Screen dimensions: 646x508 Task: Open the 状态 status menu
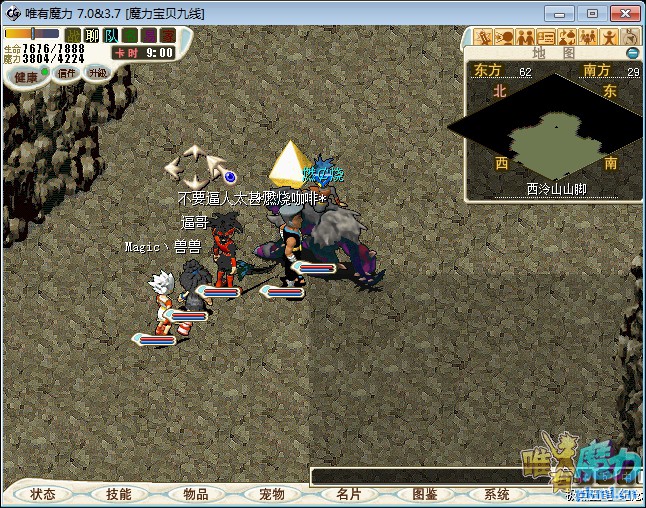click(43, 494)
